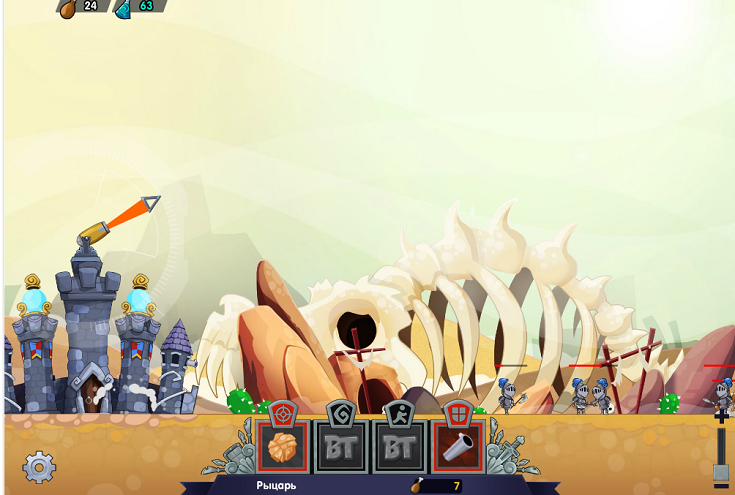Viewport: 735px width, 495px height.
Task: Select the slot under the spiral badge
Action: [342, 447]
